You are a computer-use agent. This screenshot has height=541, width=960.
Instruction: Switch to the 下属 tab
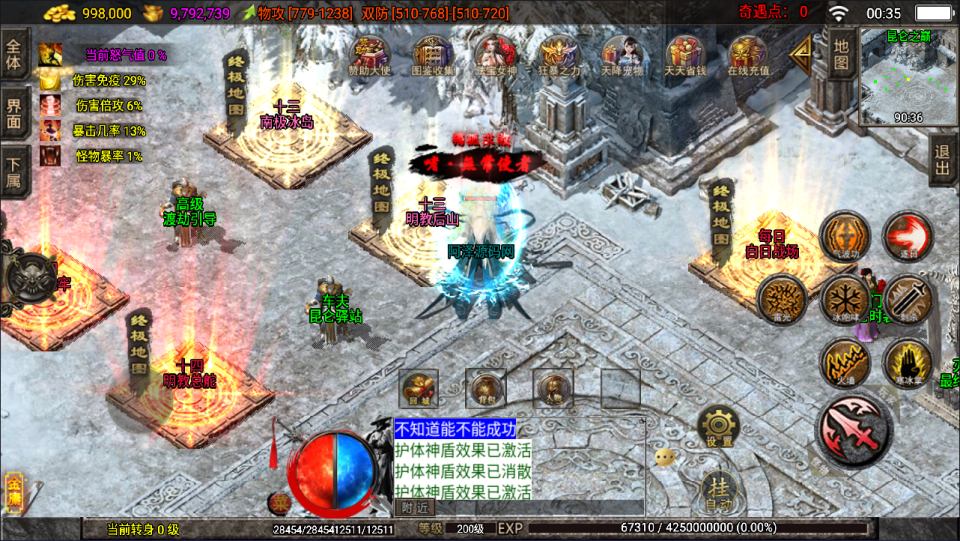pyautogui.click(x=14, y=170)
